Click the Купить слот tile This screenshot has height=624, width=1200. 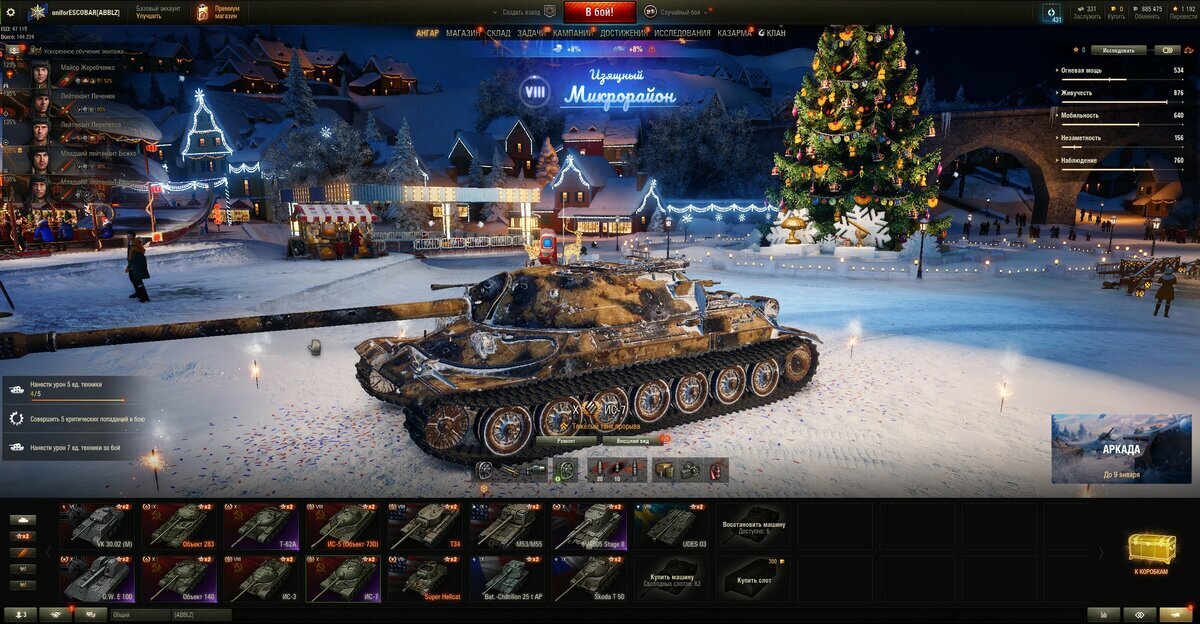click(753, 579)
